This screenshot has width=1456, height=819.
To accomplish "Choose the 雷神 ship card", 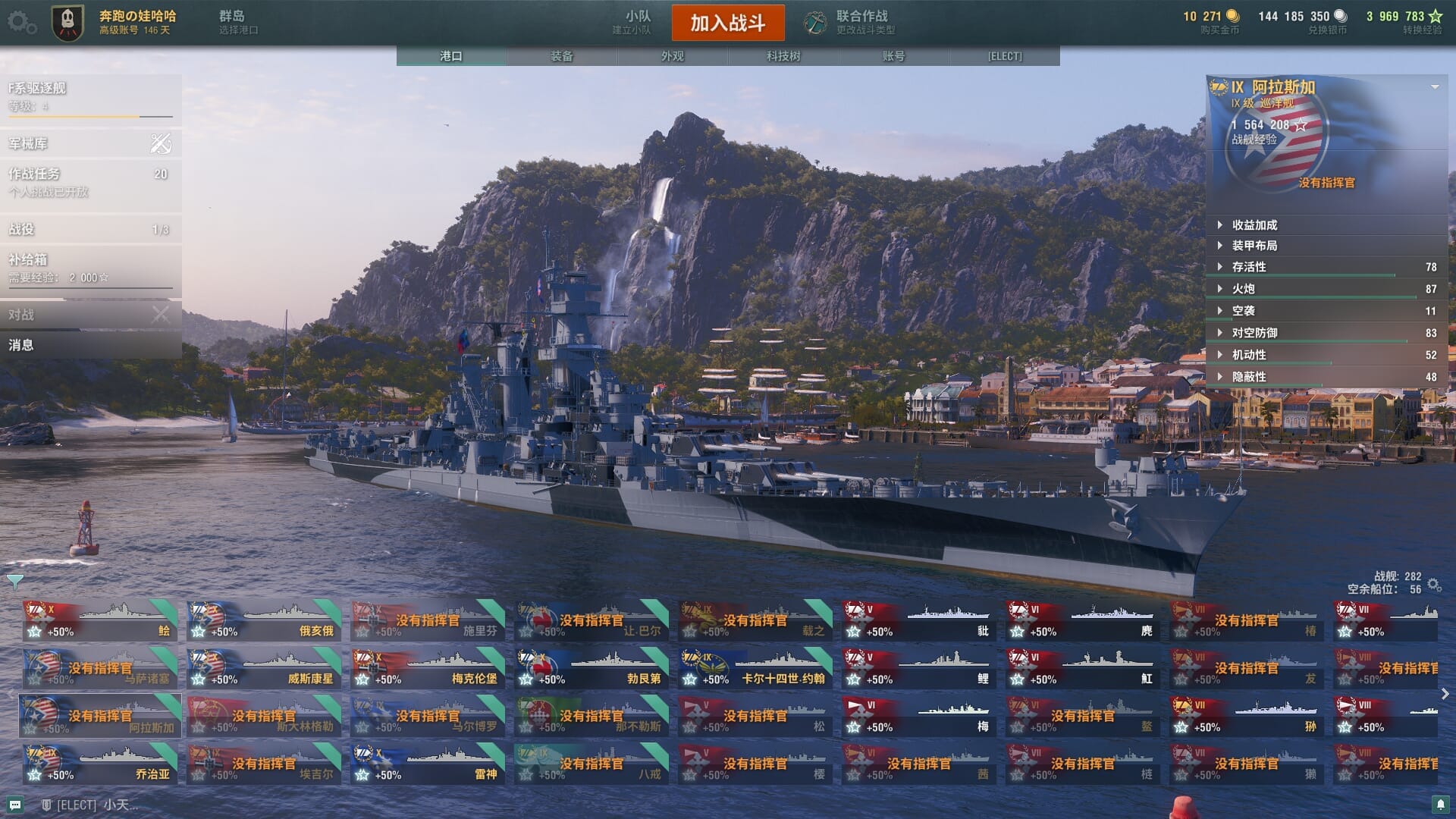I will pos(428,764).
